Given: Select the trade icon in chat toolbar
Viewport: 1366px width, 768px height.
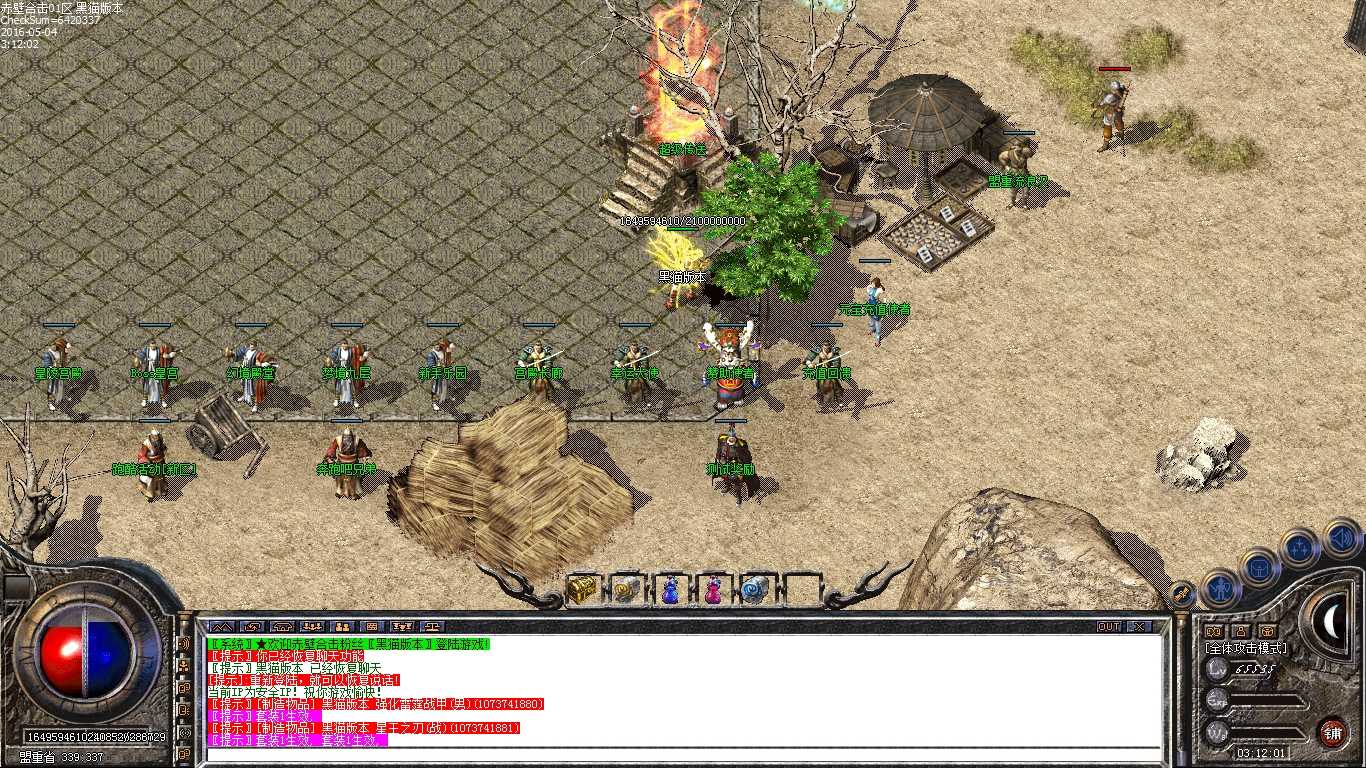Looking at the screenshot, I should (x=431, y=628).
